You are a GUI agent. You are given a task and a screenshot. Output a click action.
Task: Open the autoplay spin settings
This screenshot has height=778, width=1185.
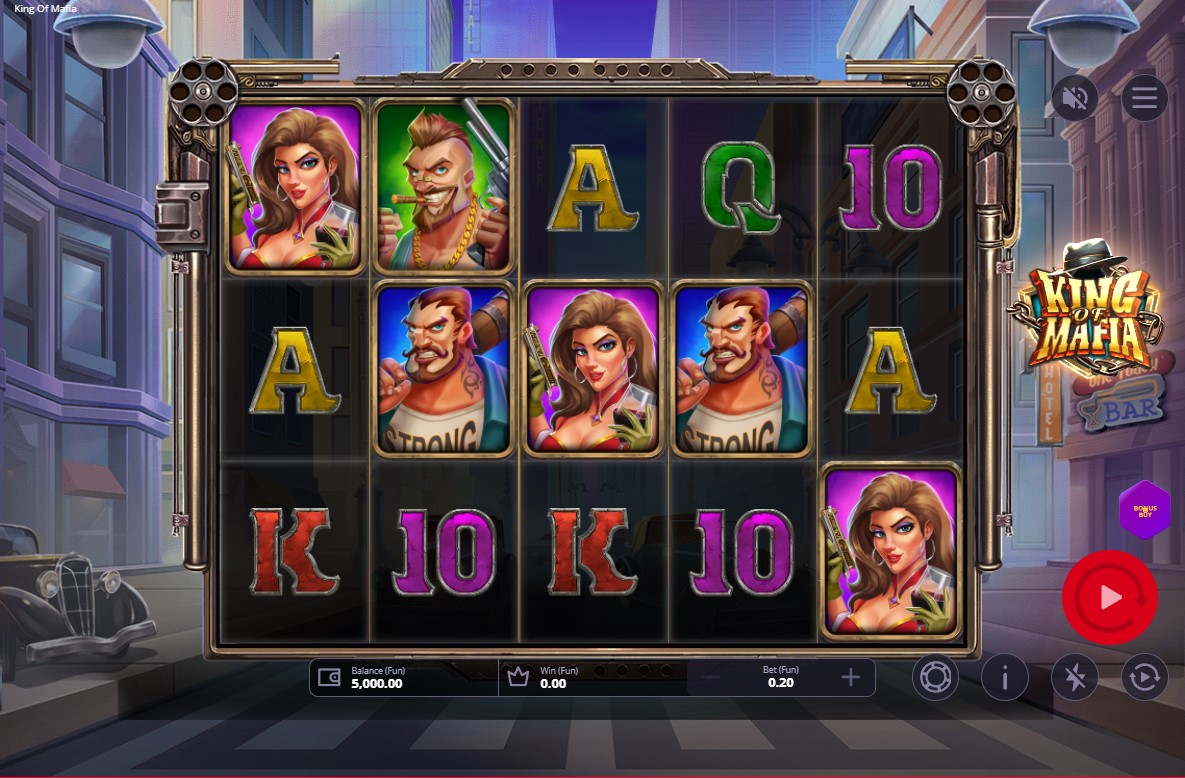coord(1144,678)
